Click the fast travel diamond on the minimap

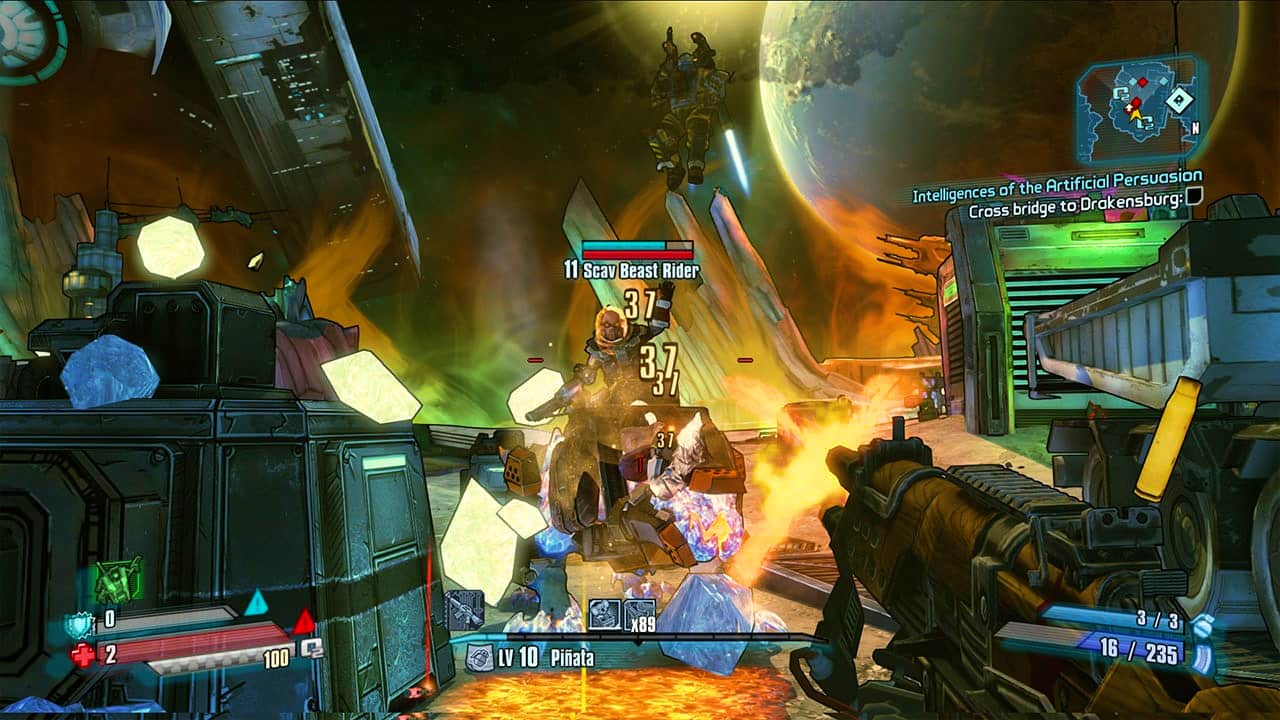[1179, 101]
